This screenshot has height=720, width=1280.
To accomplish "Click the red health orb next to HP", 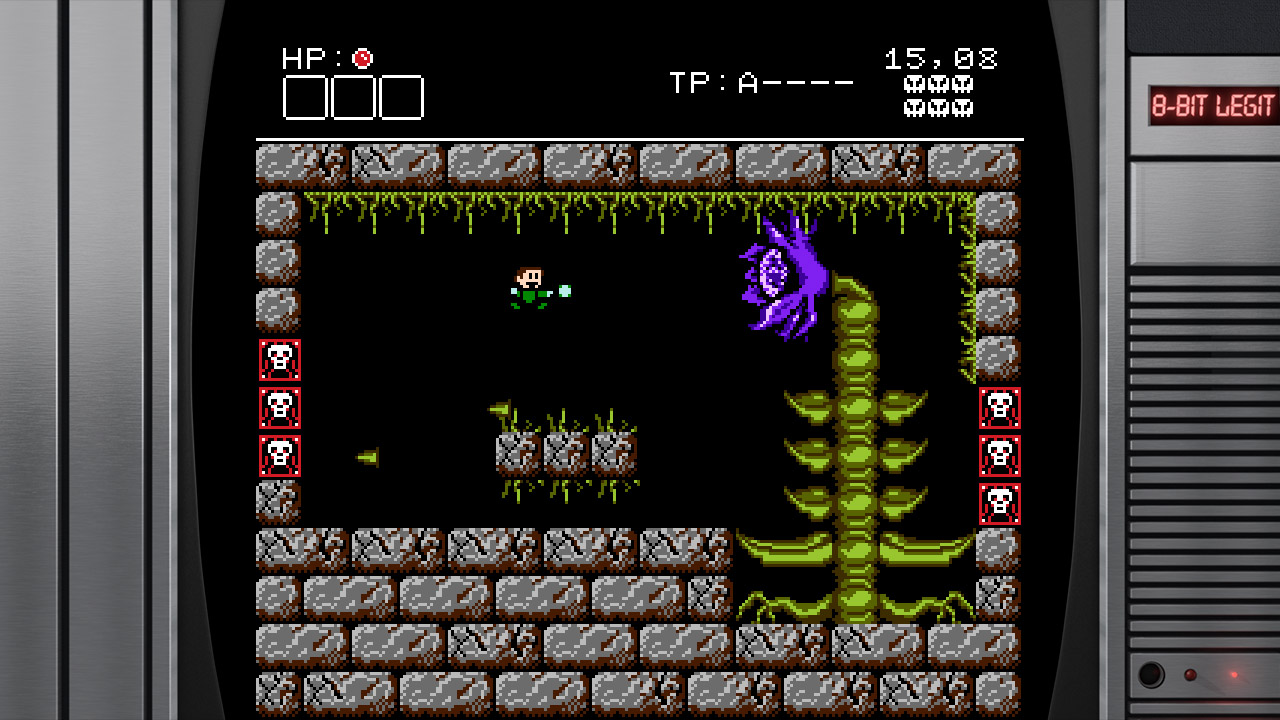I will [x=362, y=57].
